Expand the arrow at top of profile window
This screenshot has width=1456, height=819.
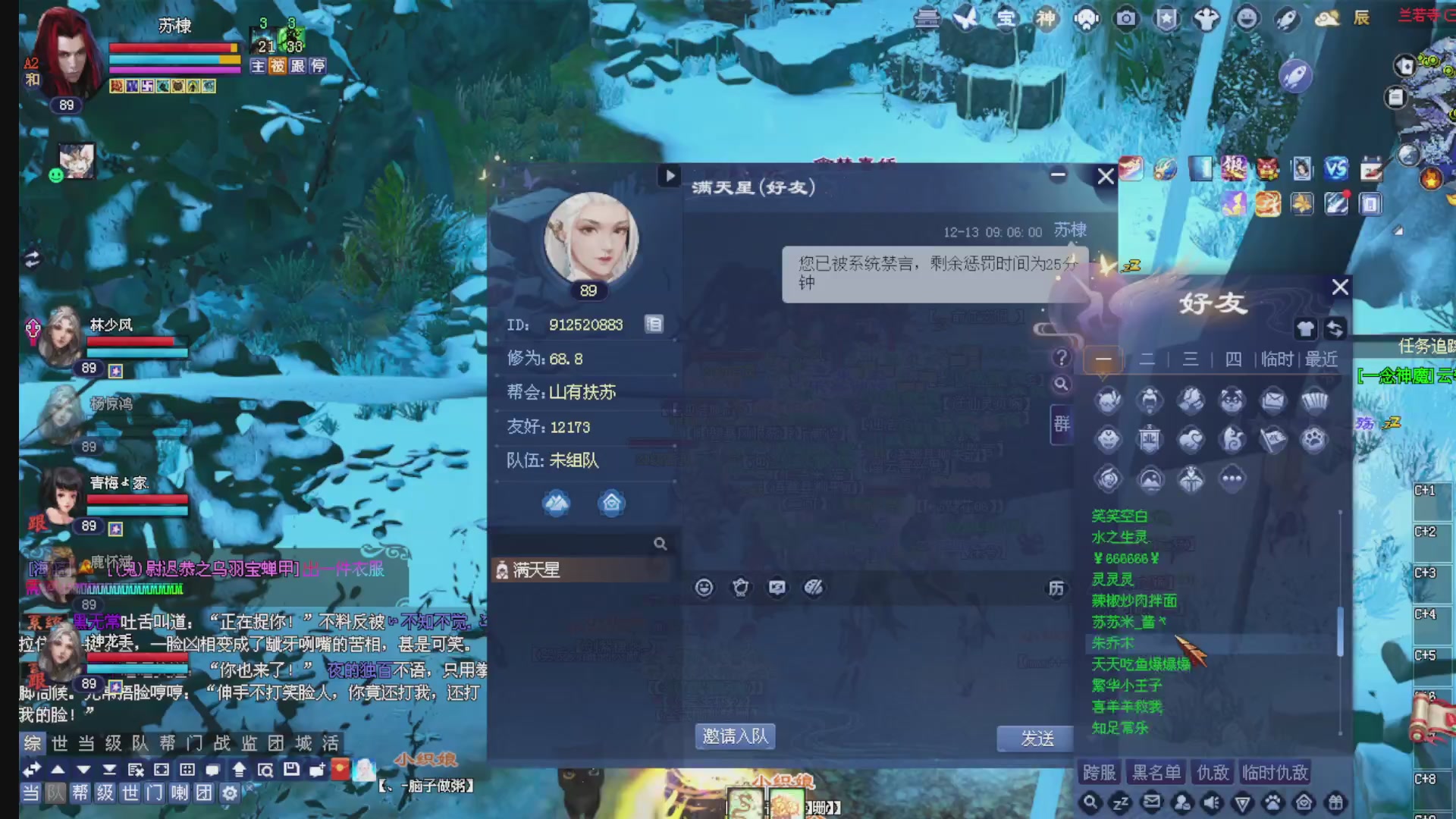pos(670,176)
